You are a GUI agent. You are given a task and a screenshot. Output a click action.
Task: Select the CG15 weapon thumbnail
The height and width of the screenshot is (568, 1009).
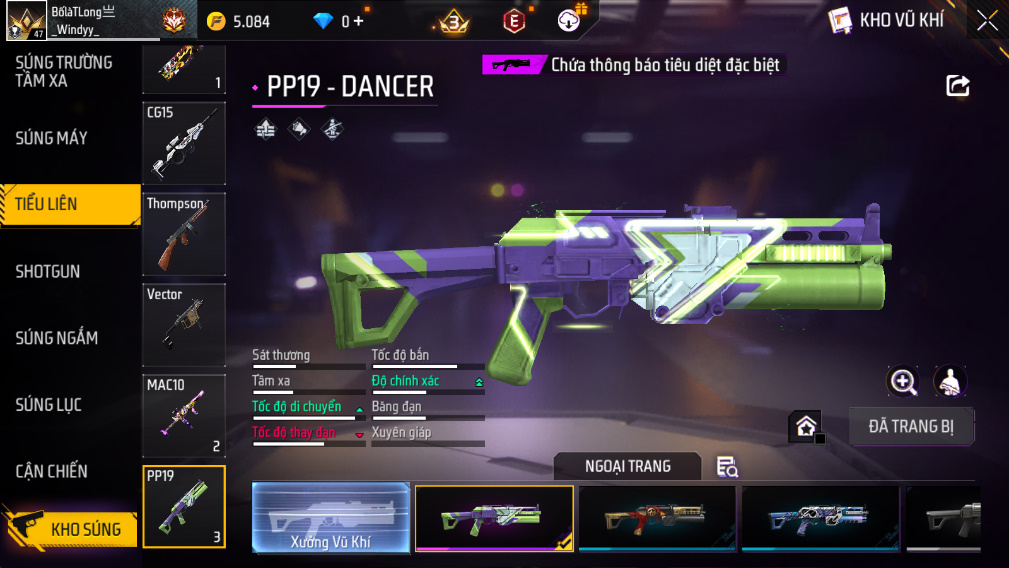pos(184,144)
